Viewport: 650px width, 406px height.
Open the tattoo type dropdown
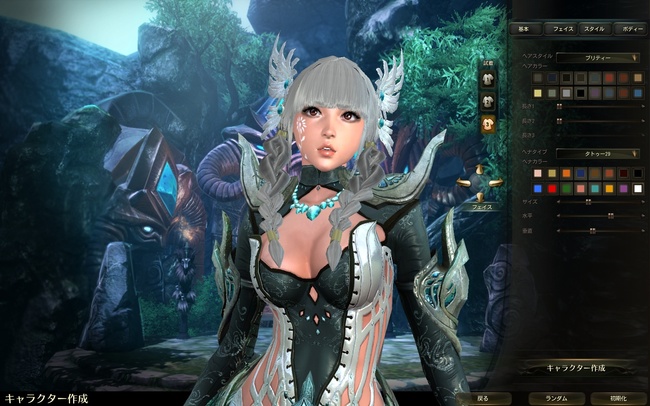pos(598,153)
